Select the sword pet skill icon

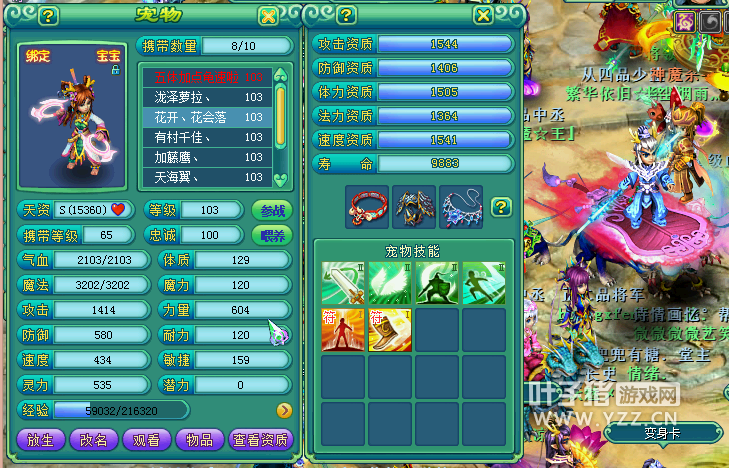coord(343,283)
